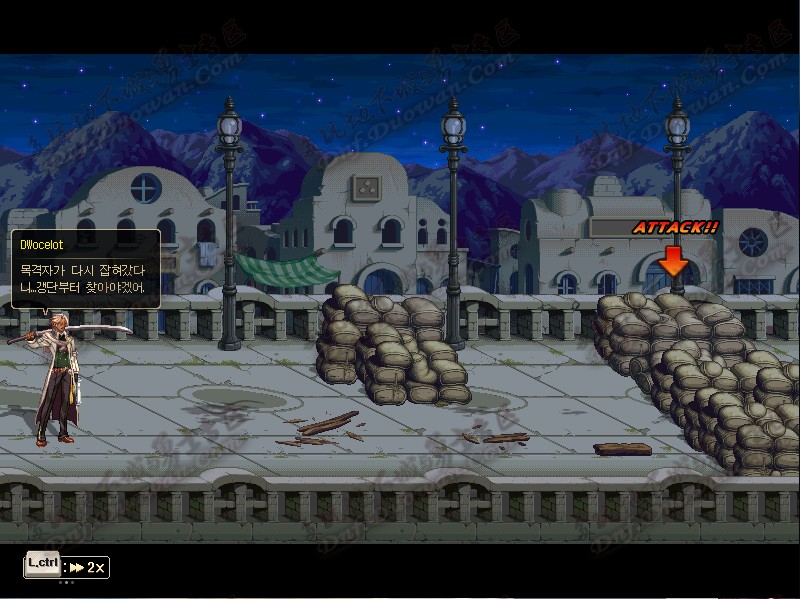800x599 pixels.
Task: Toggle the 2x fast-forward playback speed
Action: tap(87, 567)
